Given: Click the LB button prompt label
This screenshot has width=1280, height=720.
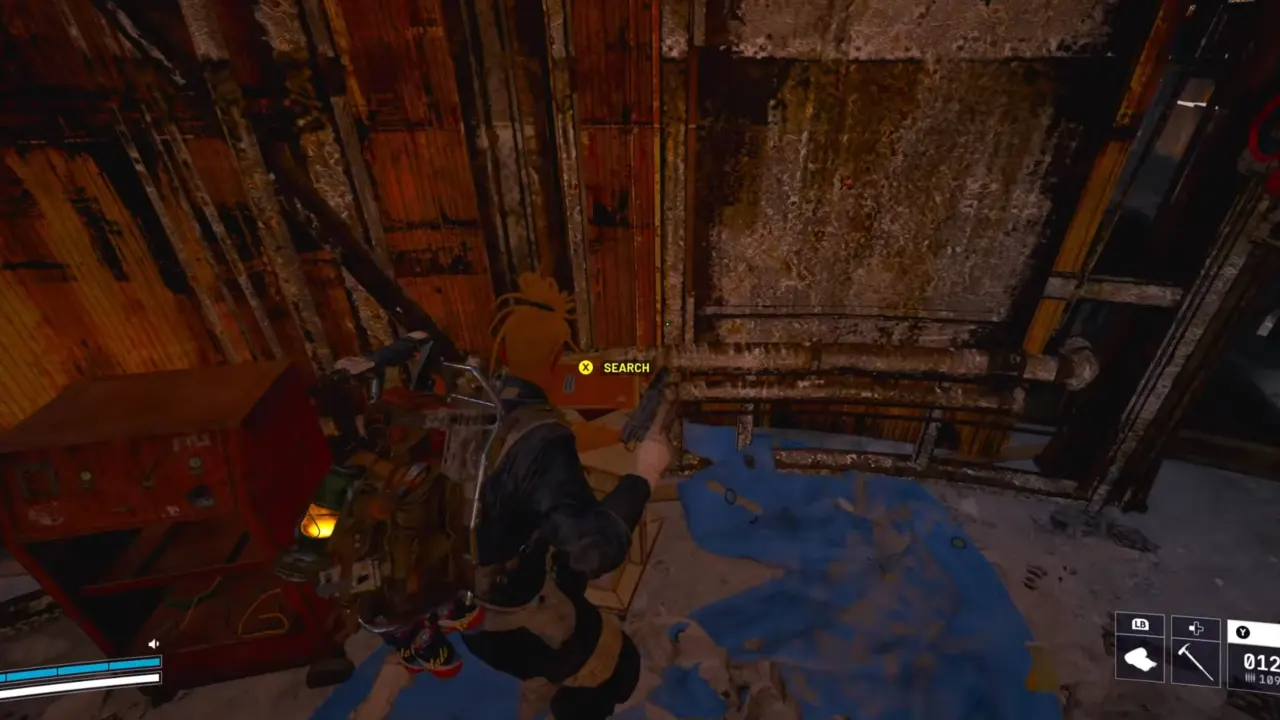Looking at the screenshot, I should click(1140, 625).
